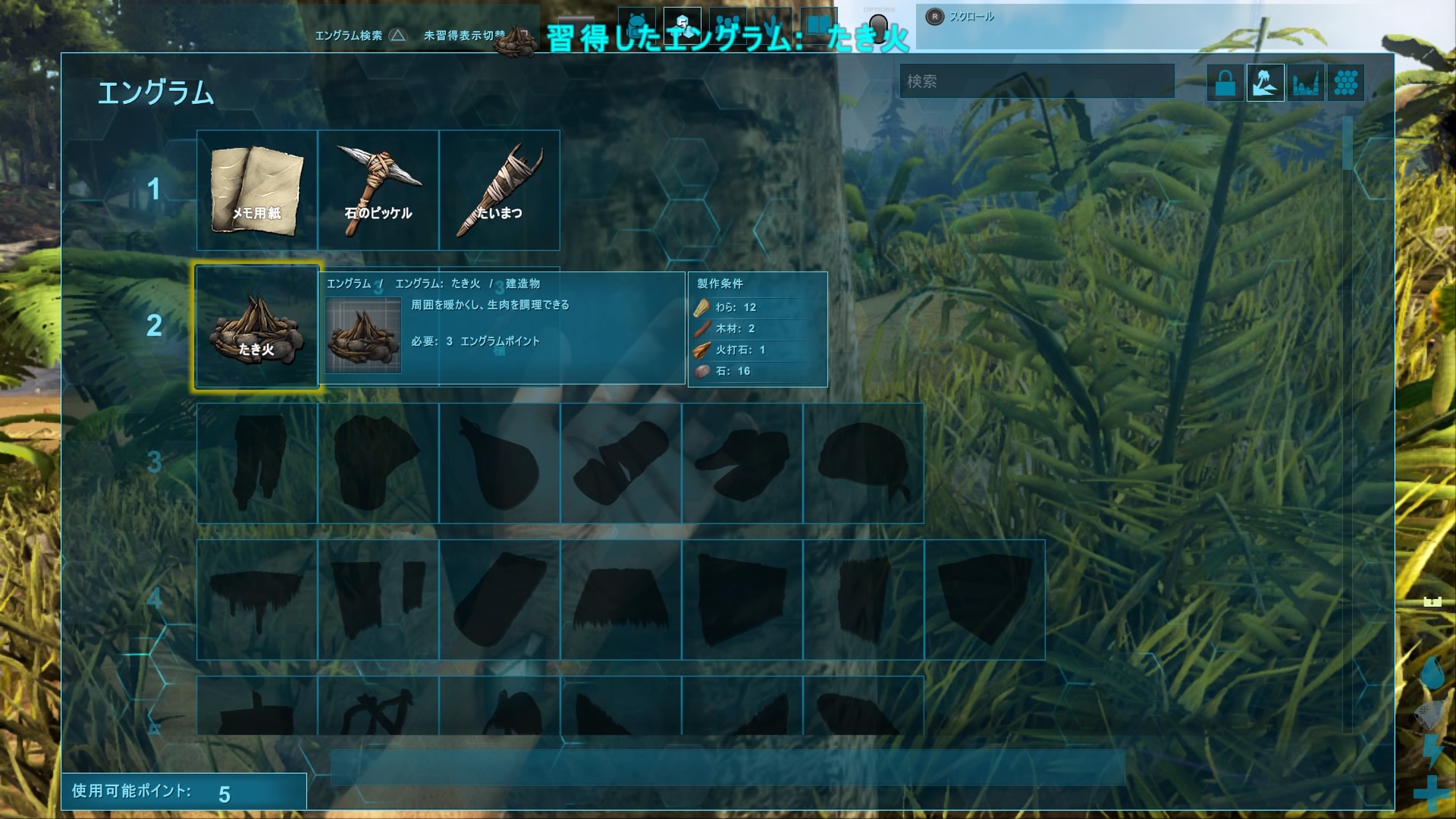The image size is (1456, 819).
Task: Click the structures silhouette filter icon
Action: [x=1307, y=82]
